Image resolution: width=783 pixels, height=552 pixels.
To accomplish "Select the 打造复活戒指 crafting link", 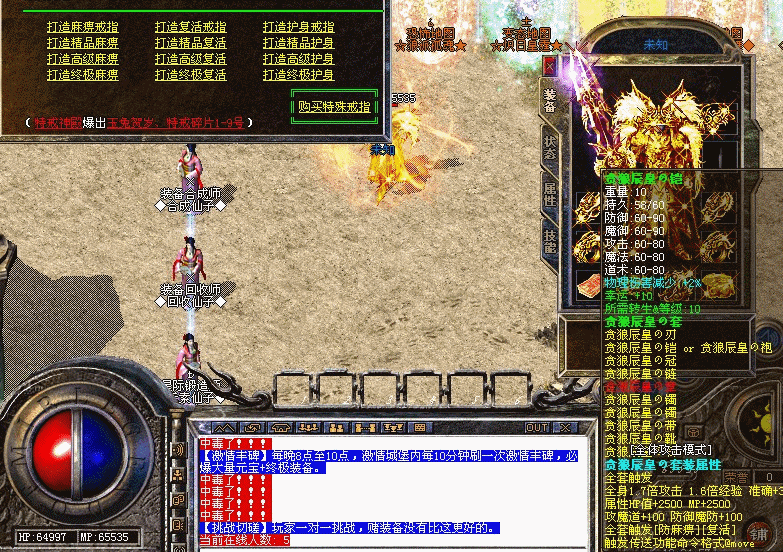I will pos(190,27).
